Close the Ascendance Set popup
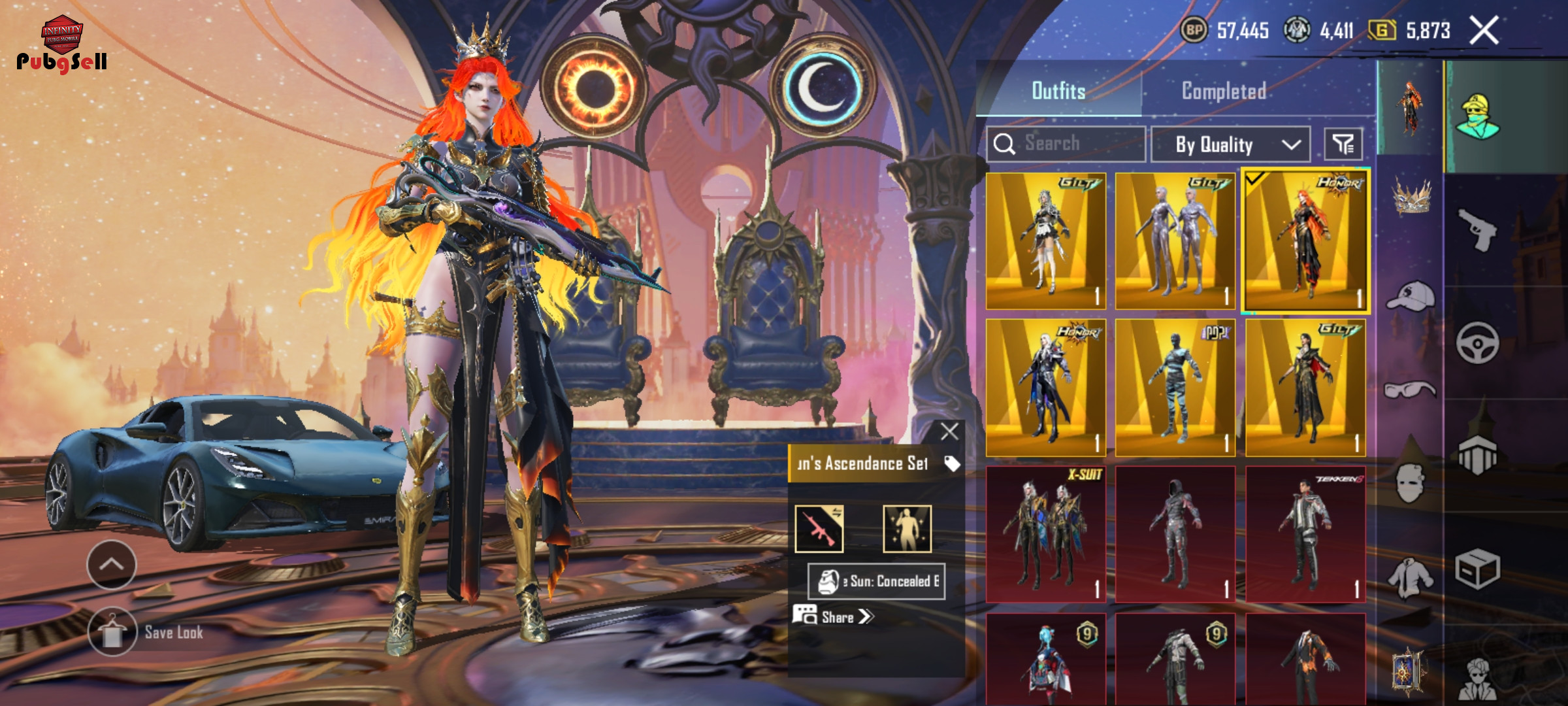The image size is (1568, 706). coord(949,431)
